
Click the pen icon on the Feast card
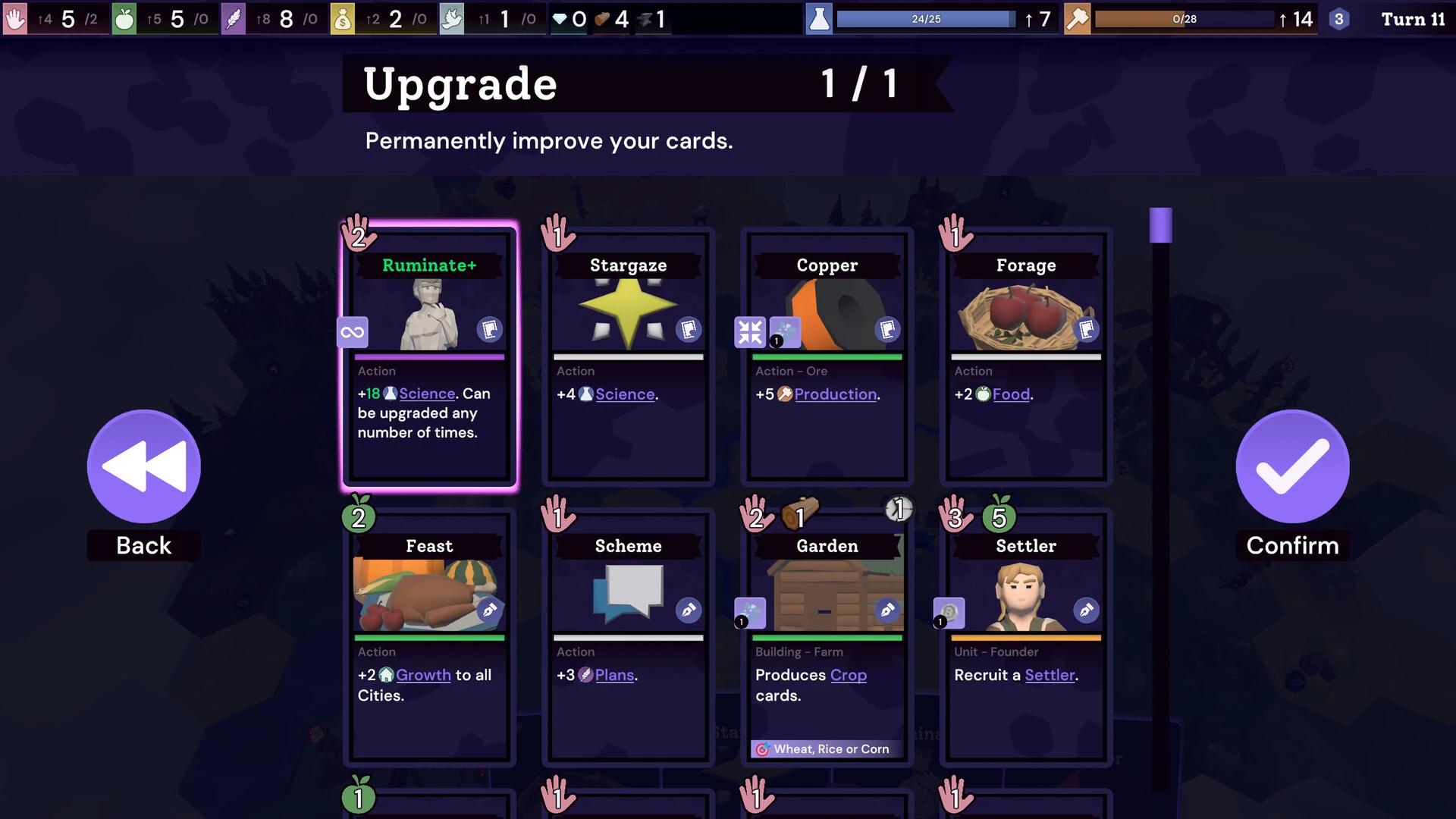point(491,610)
